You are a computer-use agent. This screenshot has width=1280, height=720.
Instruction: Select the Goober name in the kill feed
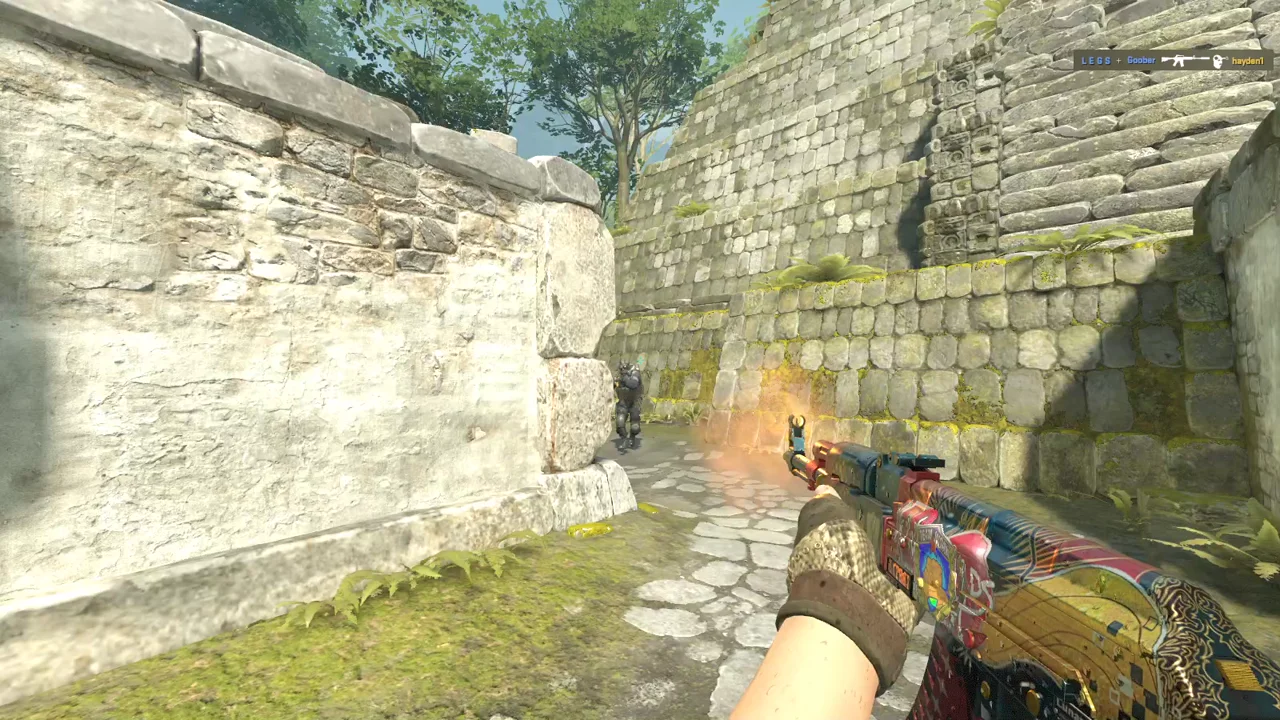(1141, 61)
